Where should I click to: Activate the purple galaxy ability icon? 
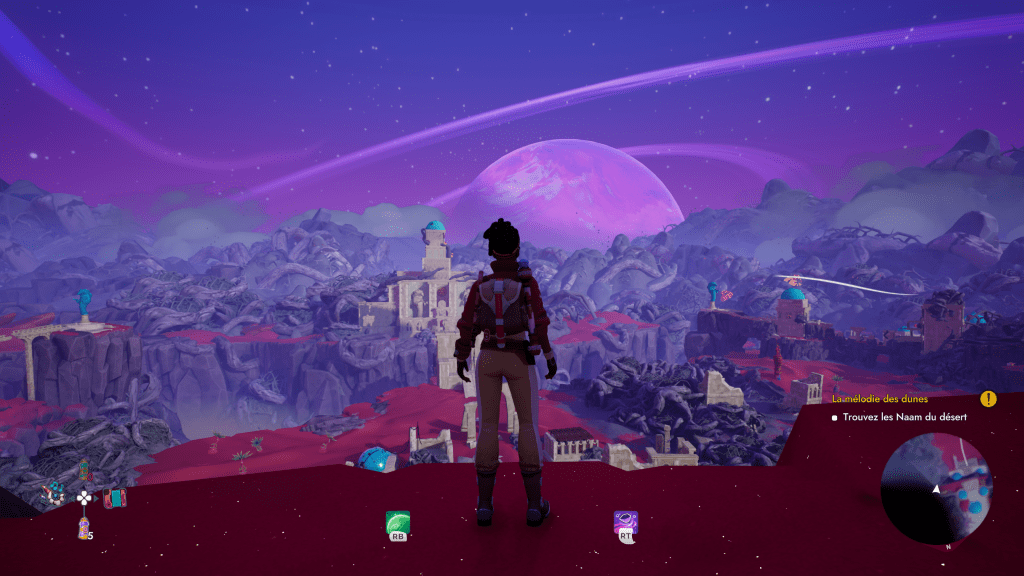pos(626,522)
